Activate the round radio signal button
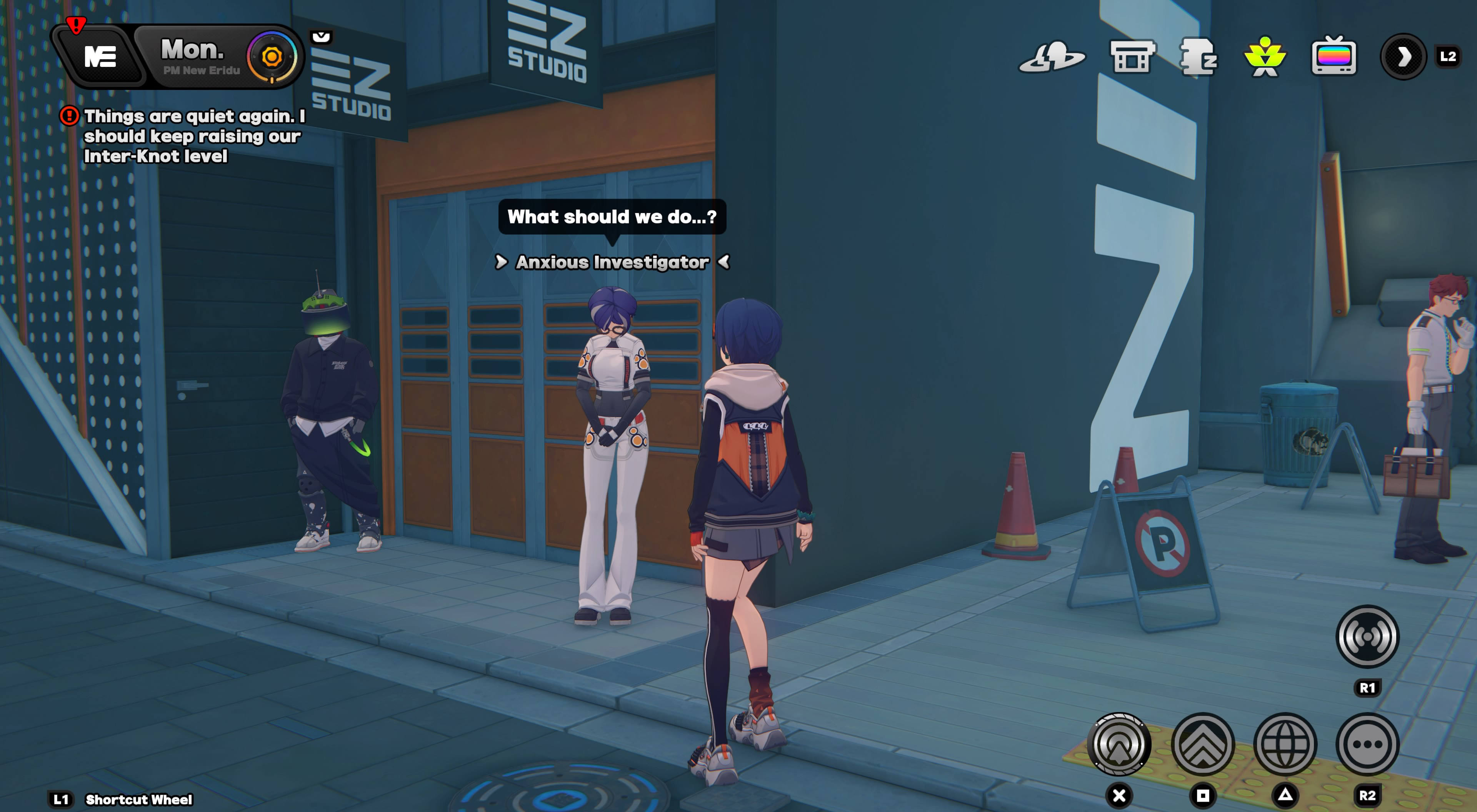Screen dimensions: 1477x812 [x=1367, y=637]
